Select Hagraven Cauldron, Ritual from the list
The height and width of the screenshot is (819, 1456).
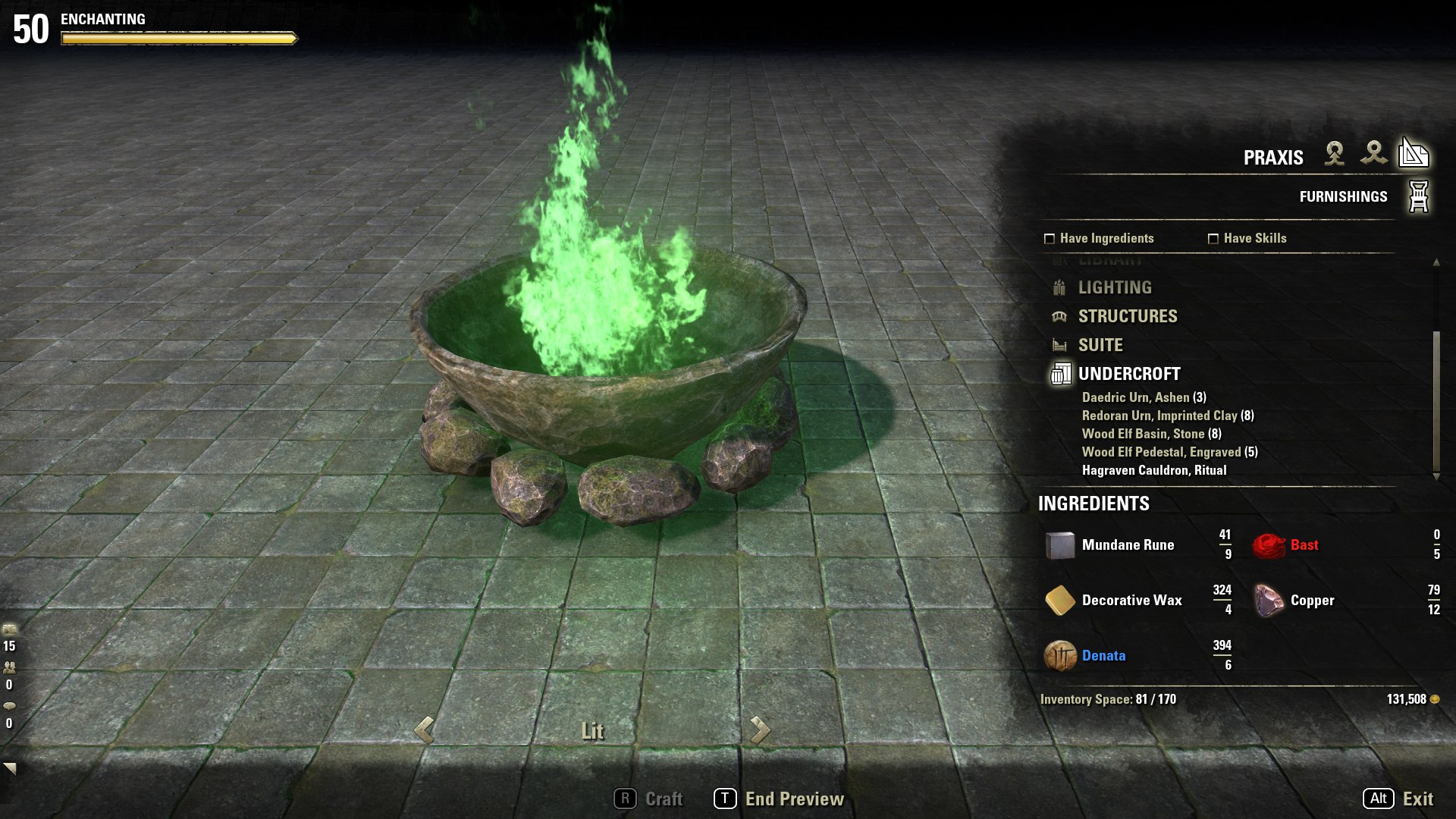point(1153,470)
